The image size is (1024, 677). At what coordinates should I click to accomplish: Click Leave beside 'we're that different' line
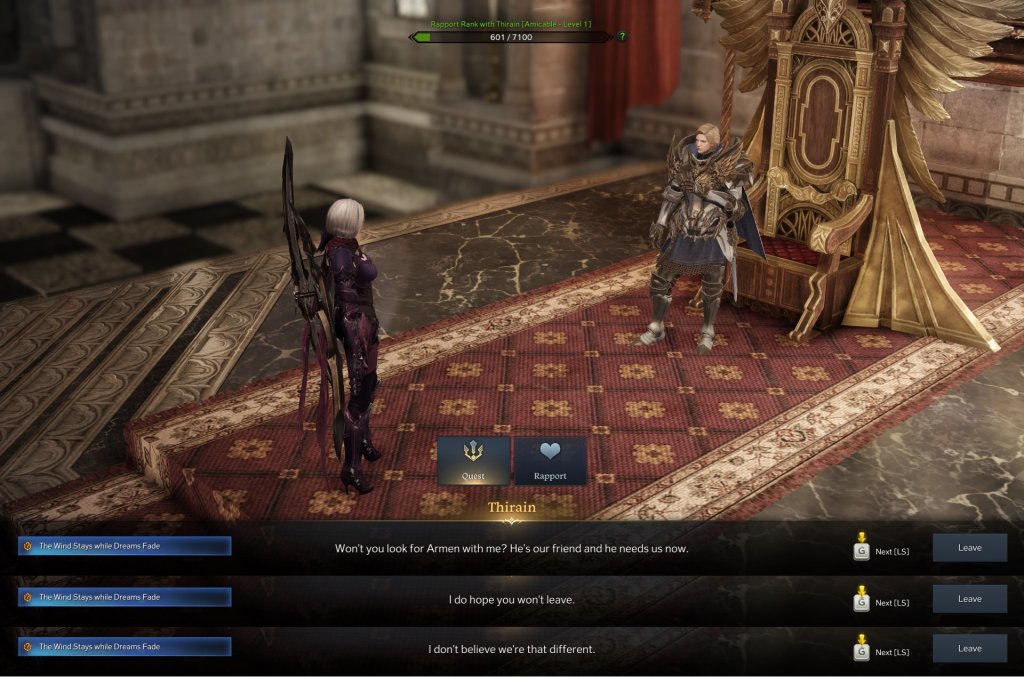coord(969,648)
